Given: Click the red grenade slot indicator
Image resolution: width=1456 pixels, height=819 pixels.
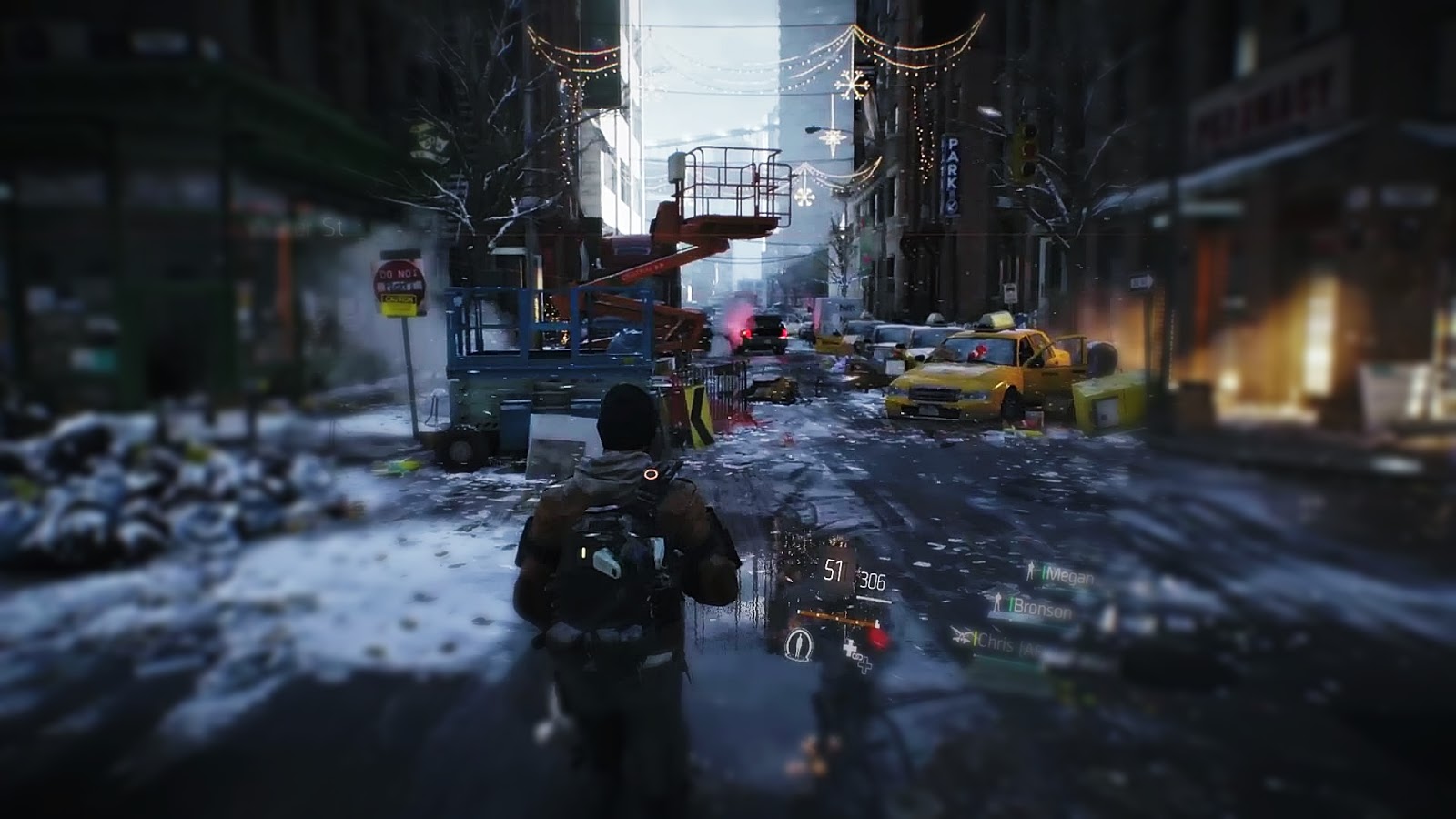Looking at the screenshot, I should click(876, 637).
